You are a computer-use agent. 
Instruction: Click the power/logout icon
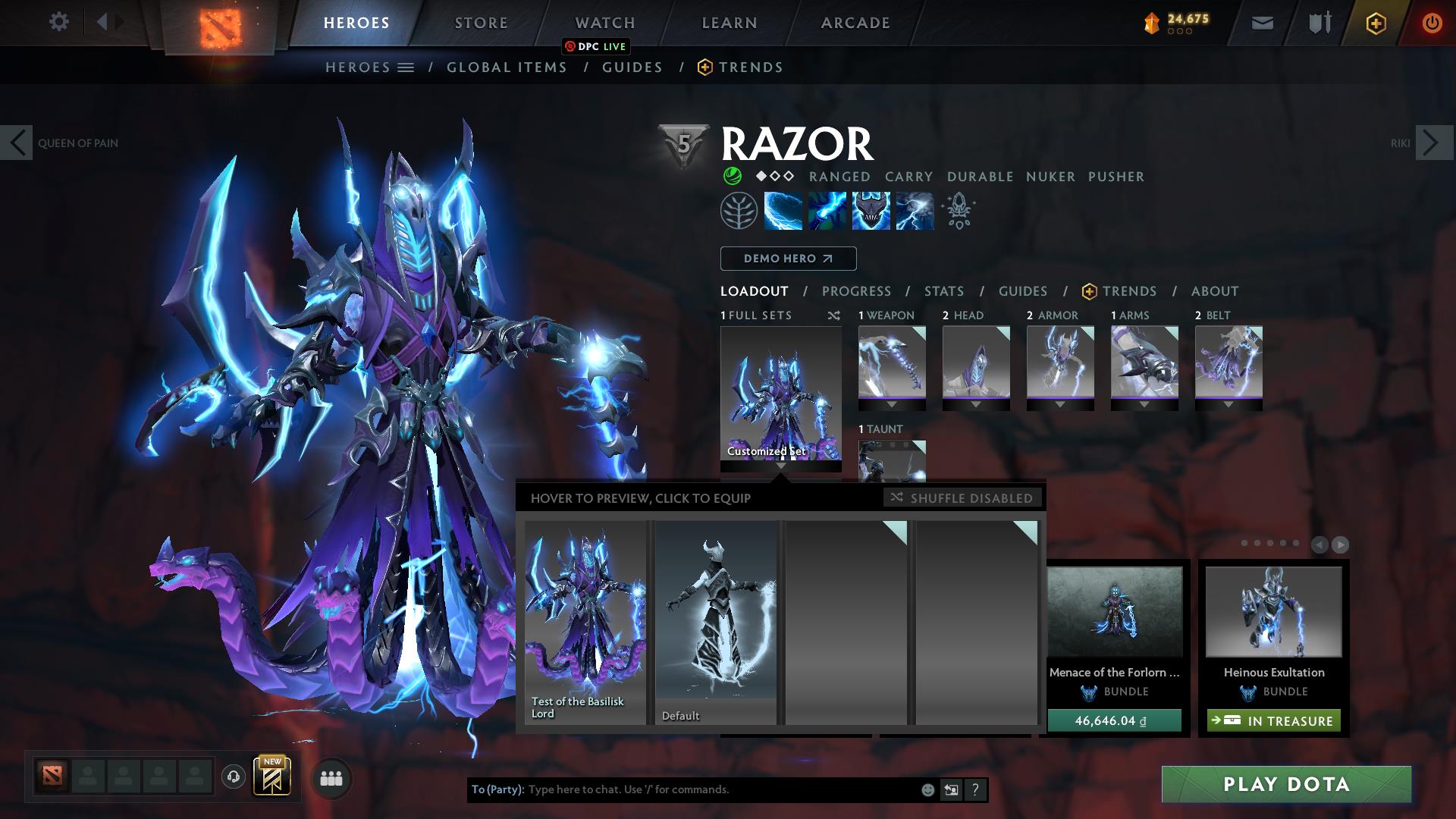point(1432,22)
